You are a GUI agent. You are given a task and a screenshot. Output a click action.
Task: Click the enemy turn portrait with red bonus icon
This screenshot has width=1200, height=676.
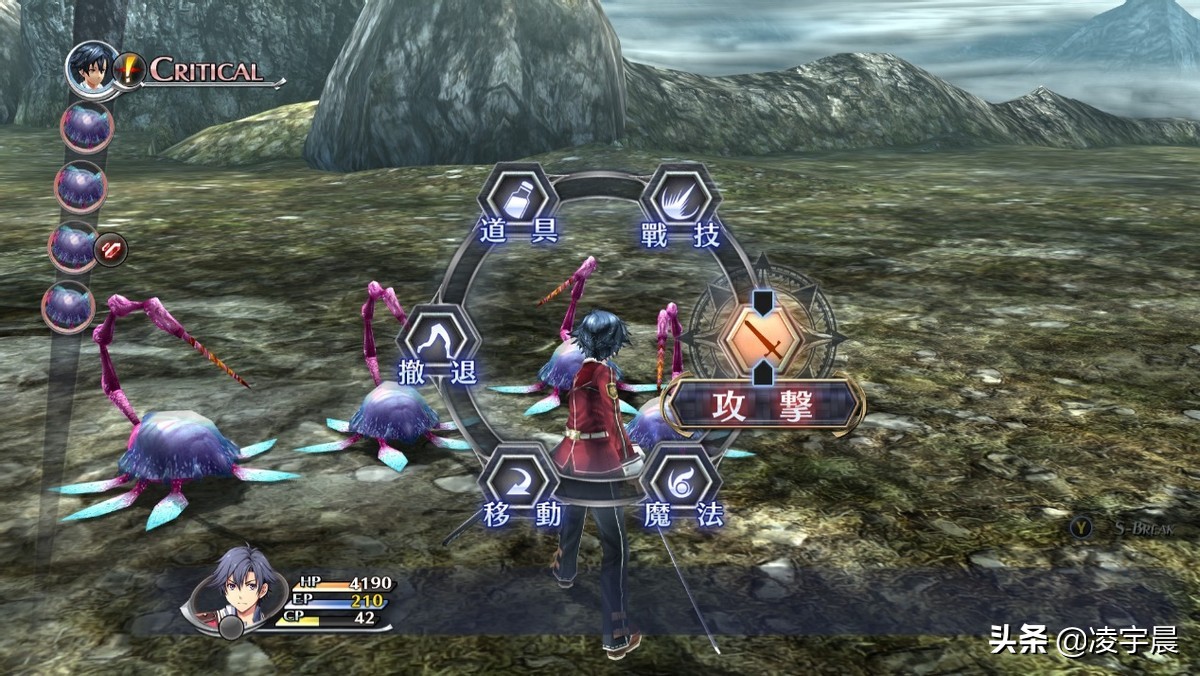click(x=73, y=247)
